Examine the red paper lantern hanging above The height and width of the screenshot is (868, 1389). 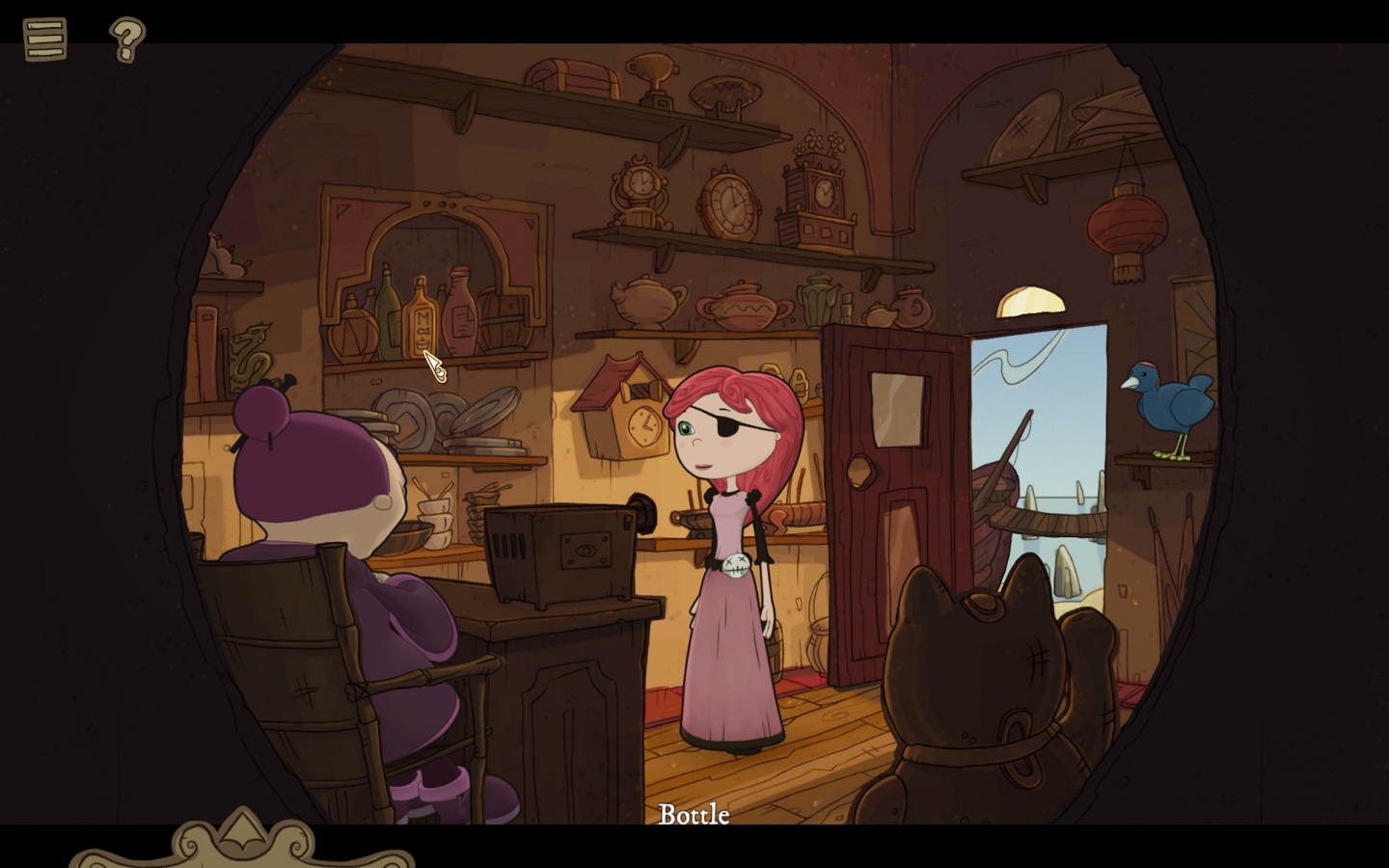coord(1127,222)
